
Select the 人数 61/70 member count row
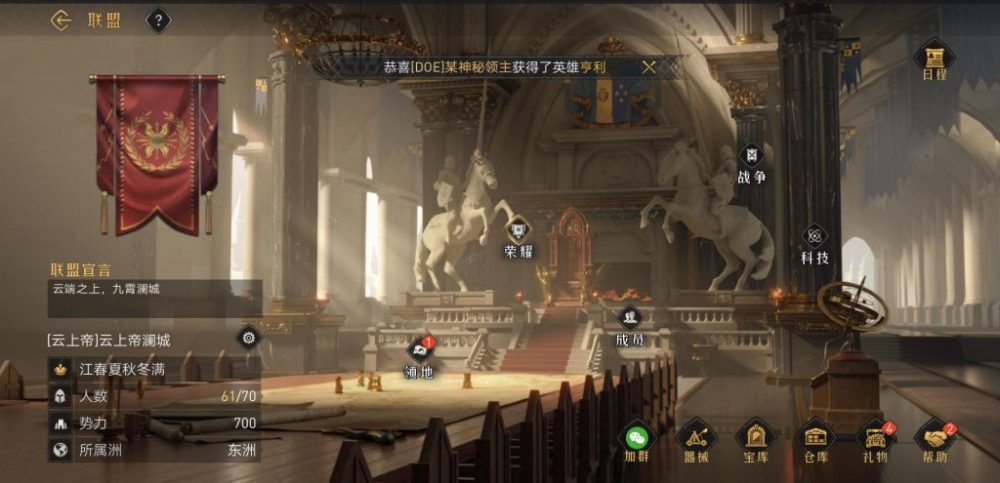155,395
